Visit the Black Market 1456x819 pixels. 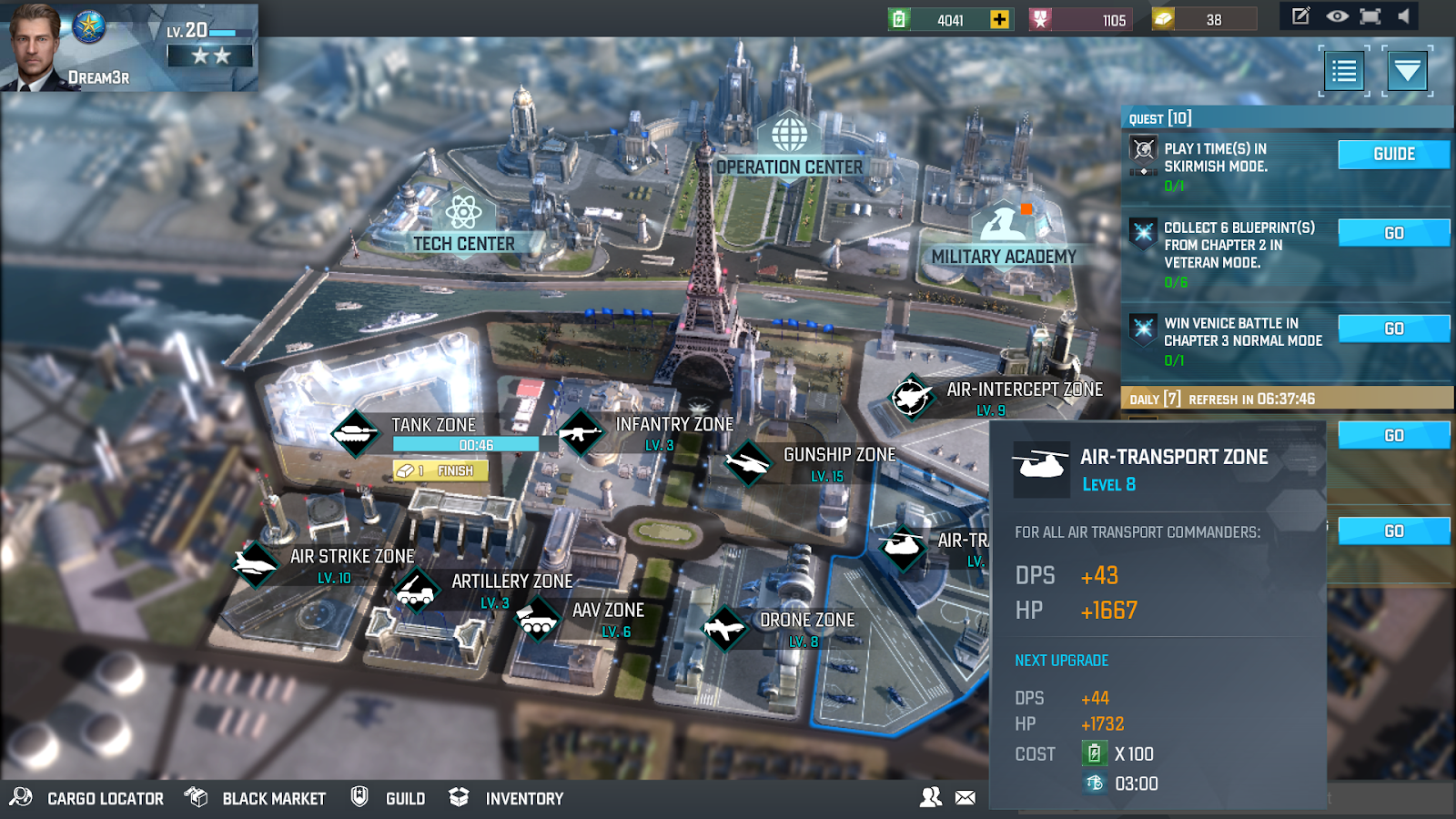256,798
